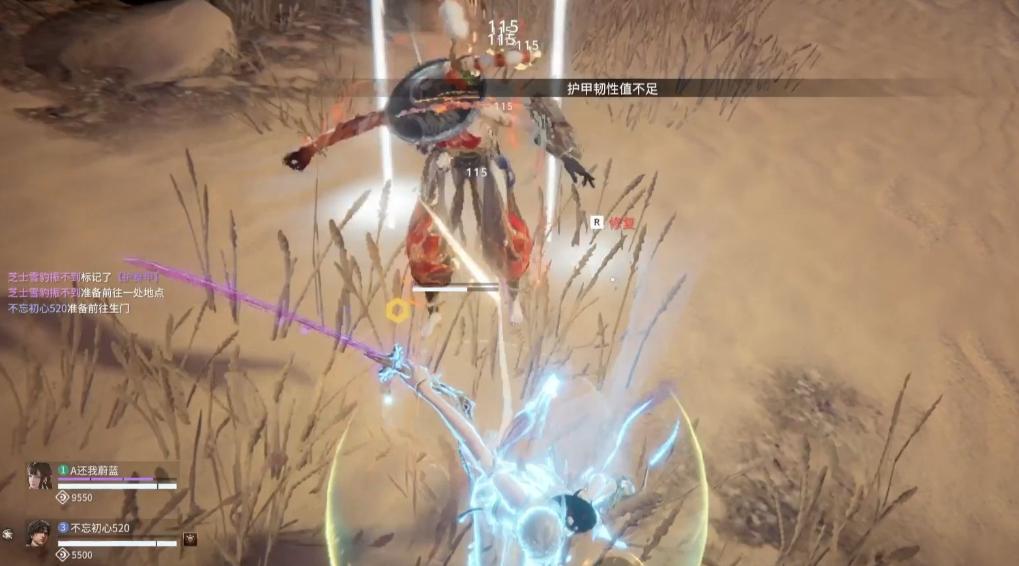Click the chat message about heading to 生门

(x=68, y=309)
